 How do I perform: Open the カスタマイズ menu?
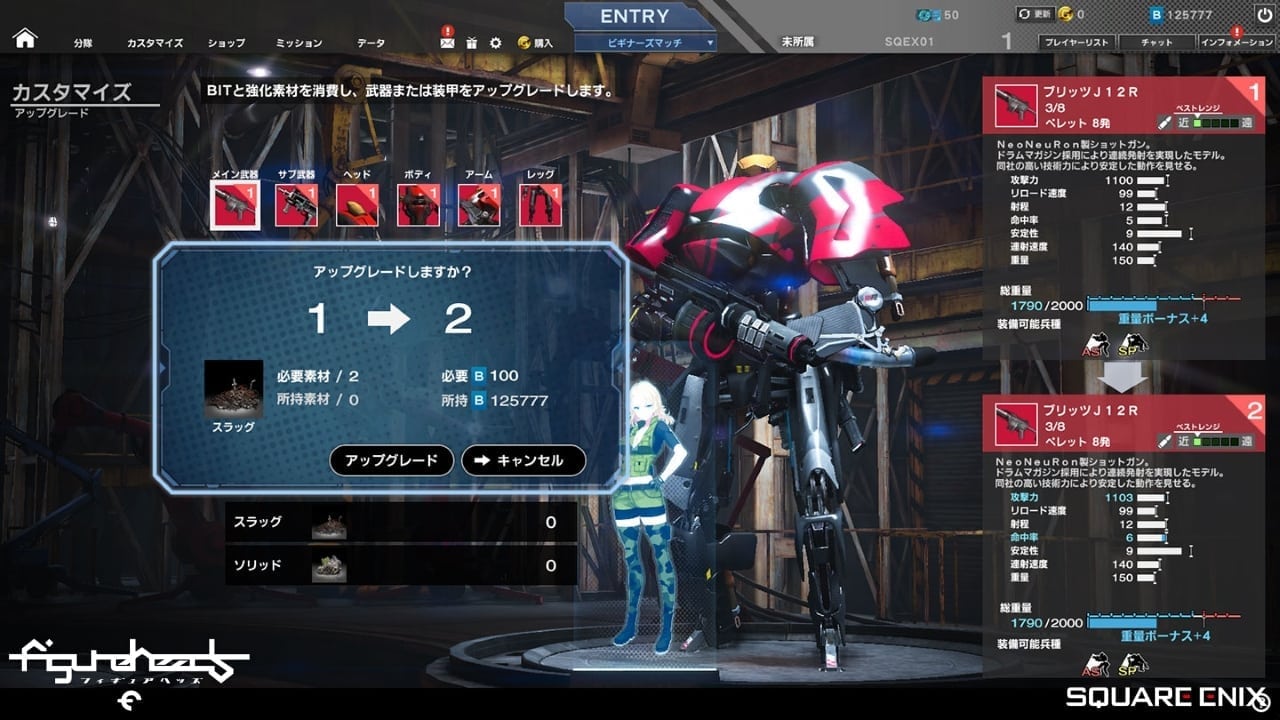click(x=155, y=44)
